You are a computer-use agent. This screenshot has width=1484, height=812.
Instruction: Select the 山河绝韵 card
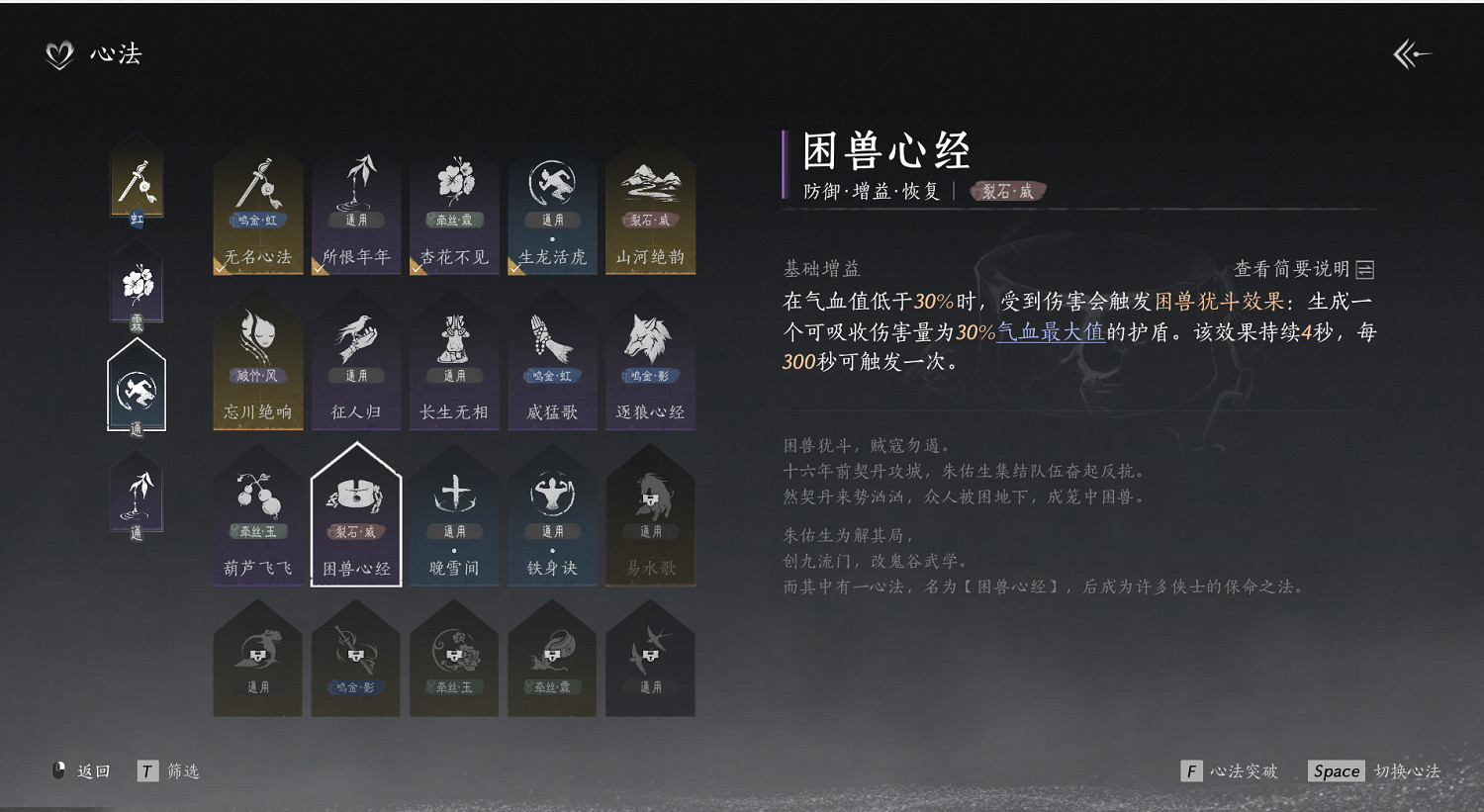tap(650, 208)
